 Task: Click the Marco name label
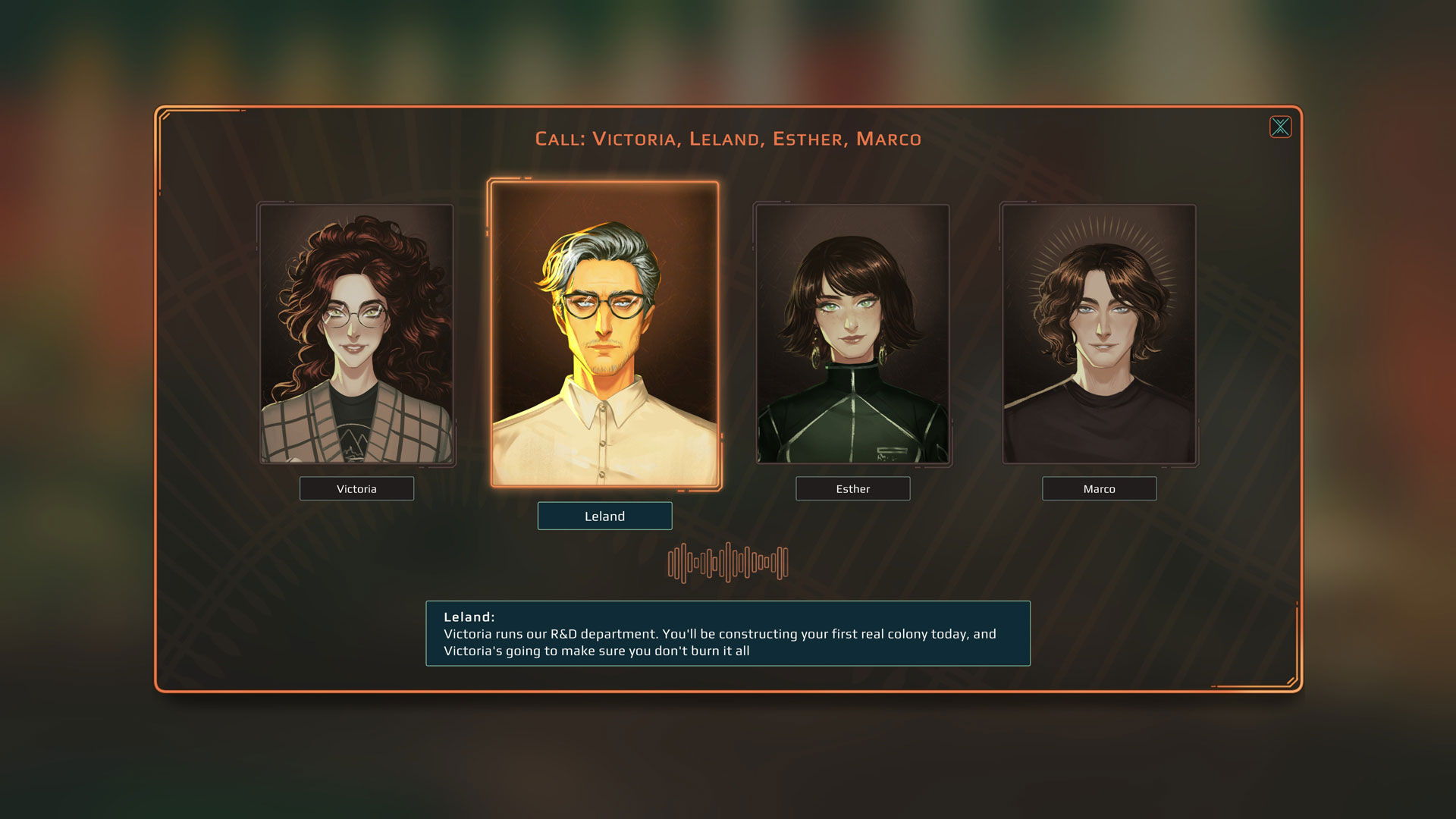(1099, 489)
